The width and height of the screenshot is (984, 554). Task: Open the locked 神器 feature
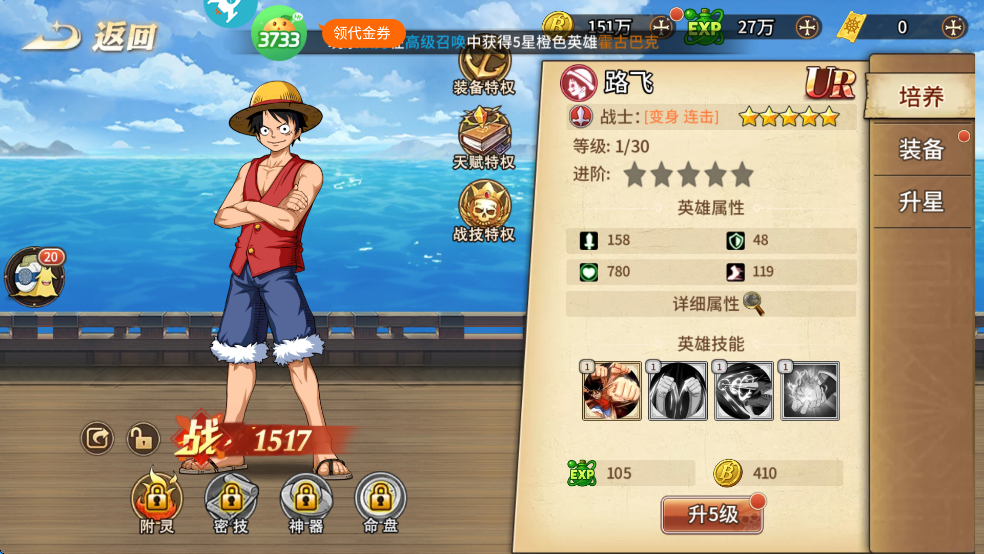pyautogui.click(x=306, y=497)
